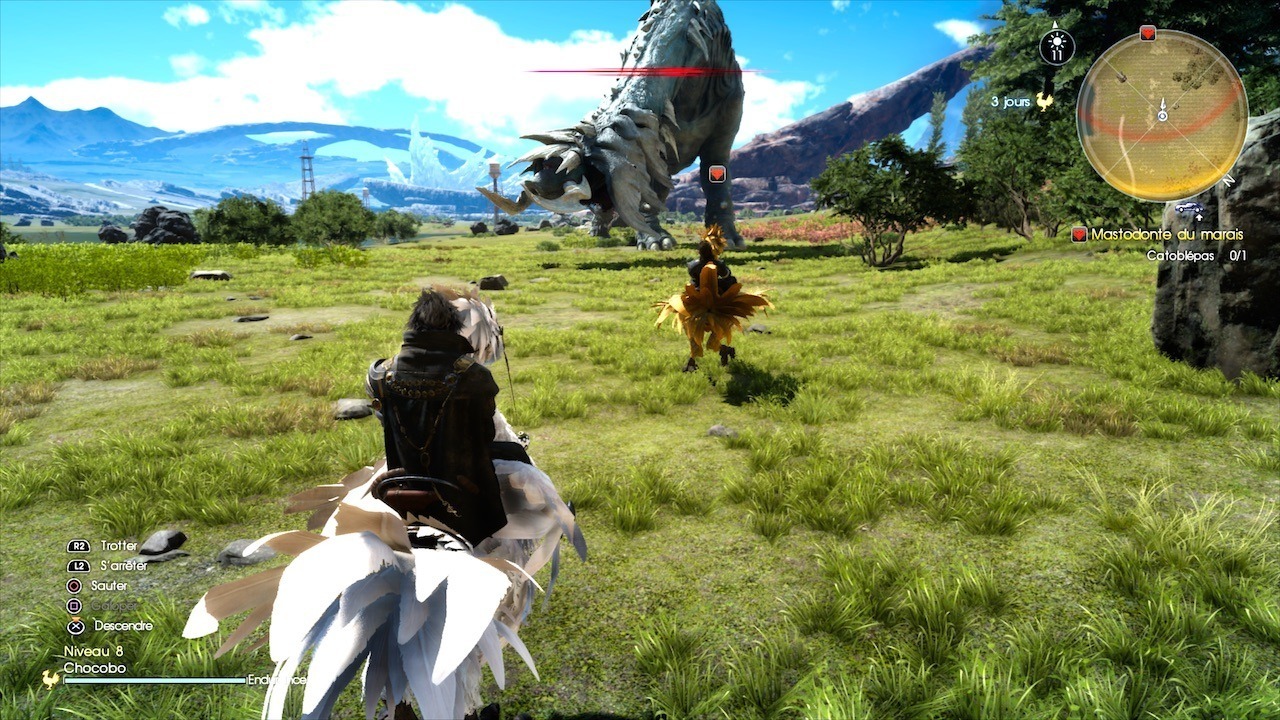The image size is (1280, 720).
Task: Click the red target marker beside the beast
Action: point(716,174)
